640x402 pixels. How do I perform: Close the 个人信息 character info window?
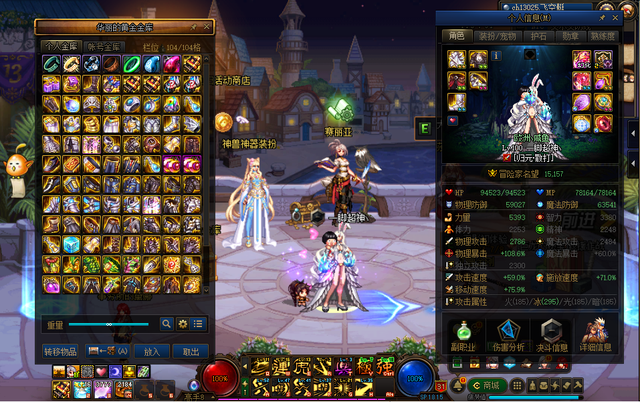[617, 17]
